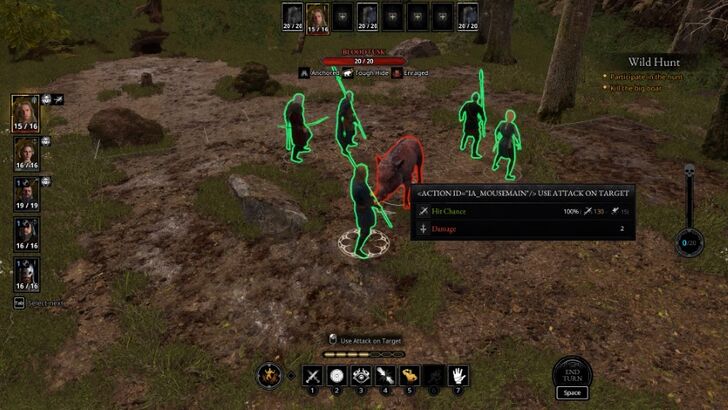728x410 pixels.
Task: Choose the slot 4 strike ability
Action: tap(384, 376)
